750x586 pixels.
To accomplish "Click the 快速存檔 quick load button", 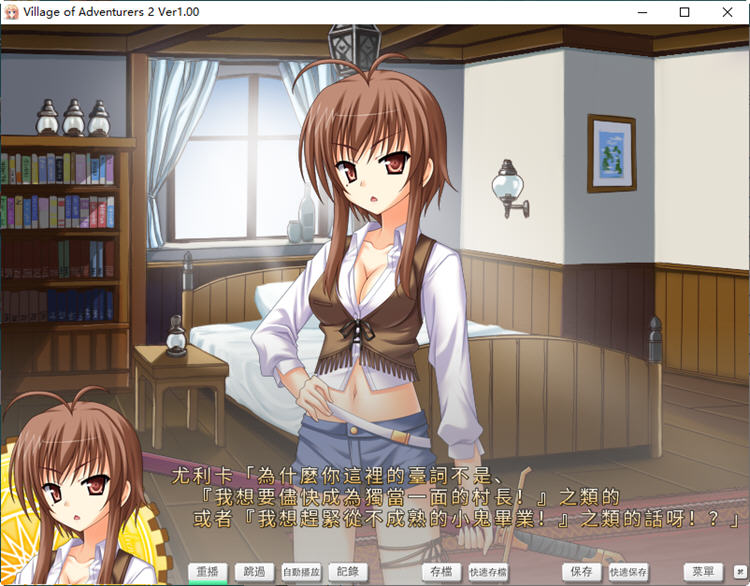I will click(x=487, y=572).
